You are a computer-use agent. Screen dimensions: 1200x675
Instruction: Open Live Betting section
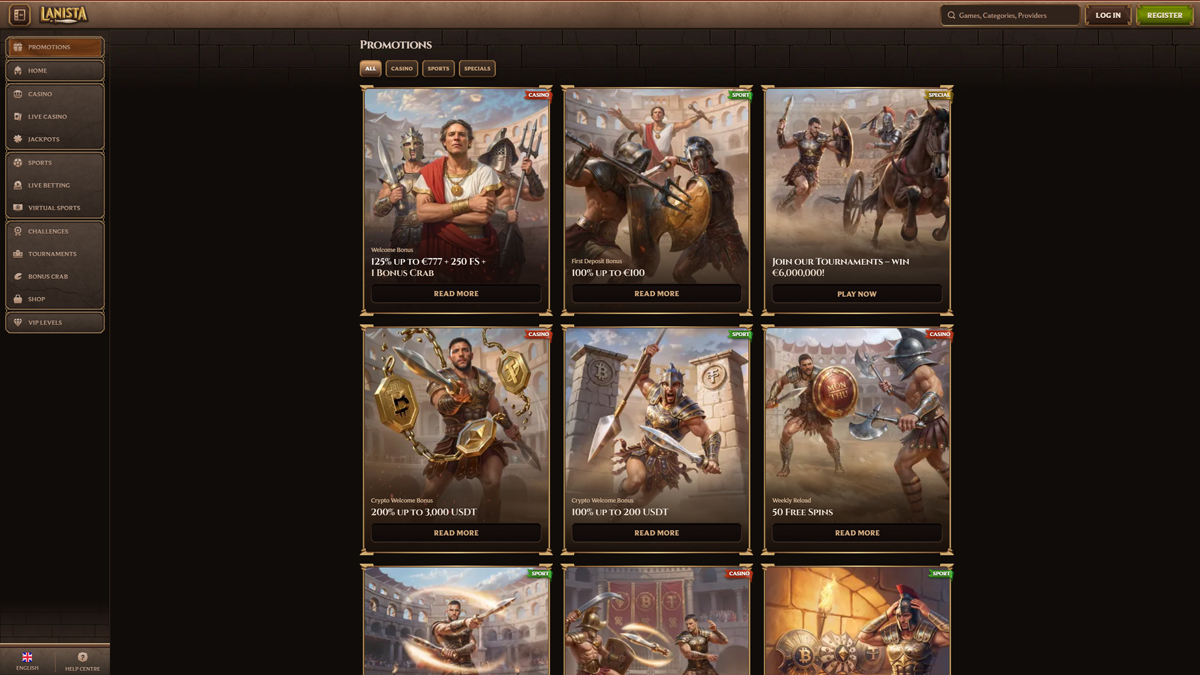(54, 185)
